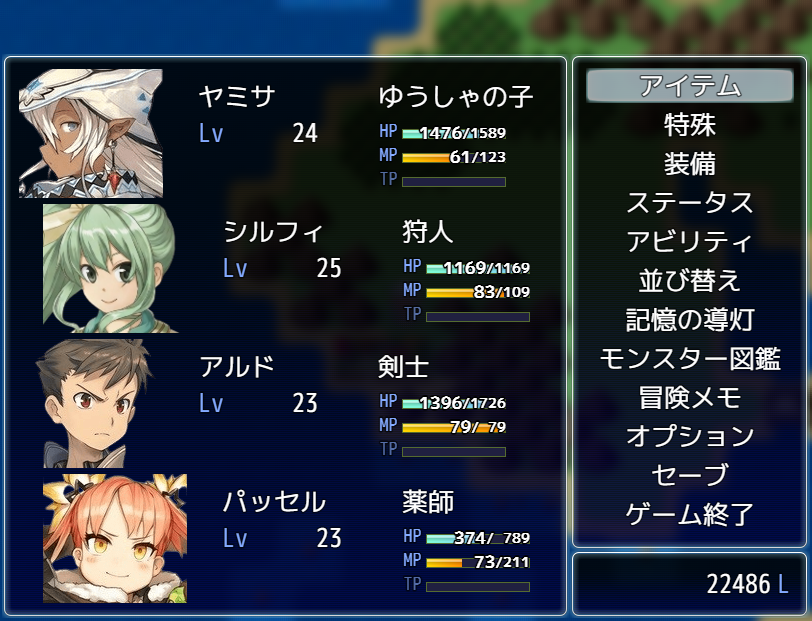
Task: Open the 記憶の導灯 entry
Action: (690, 320)
